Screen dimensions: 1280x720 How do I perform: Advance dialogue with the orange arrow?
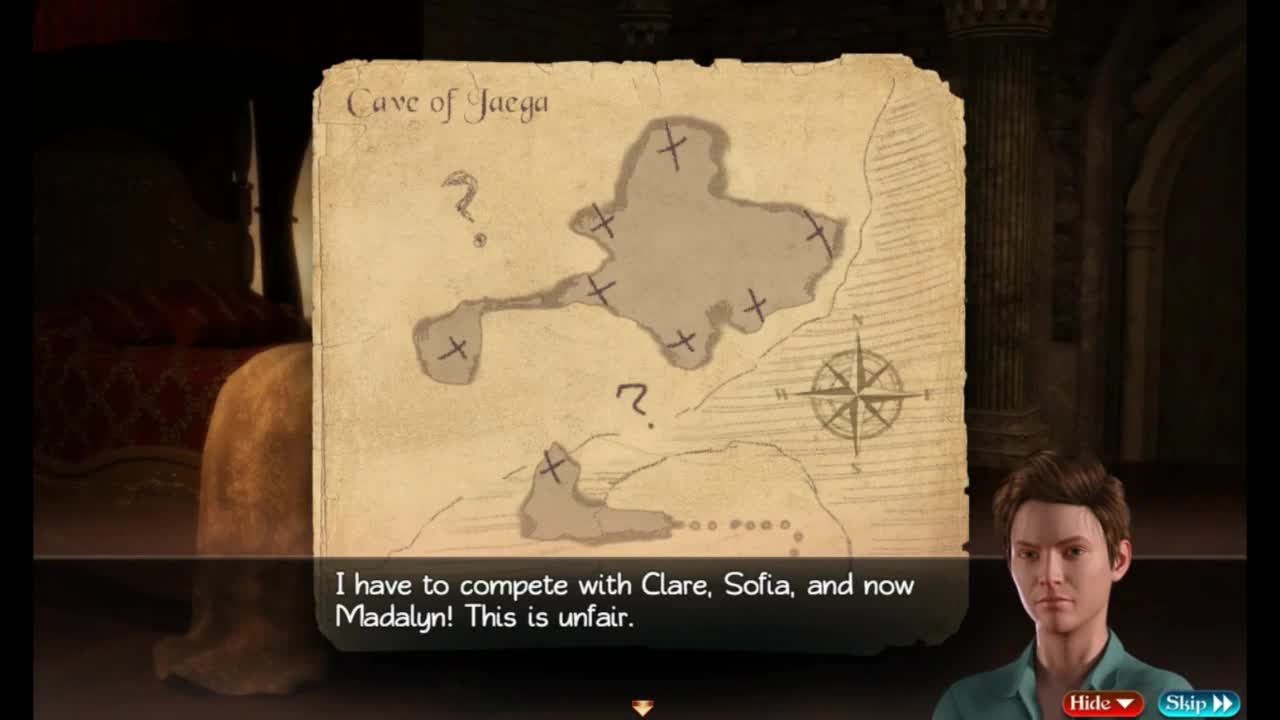642,707
